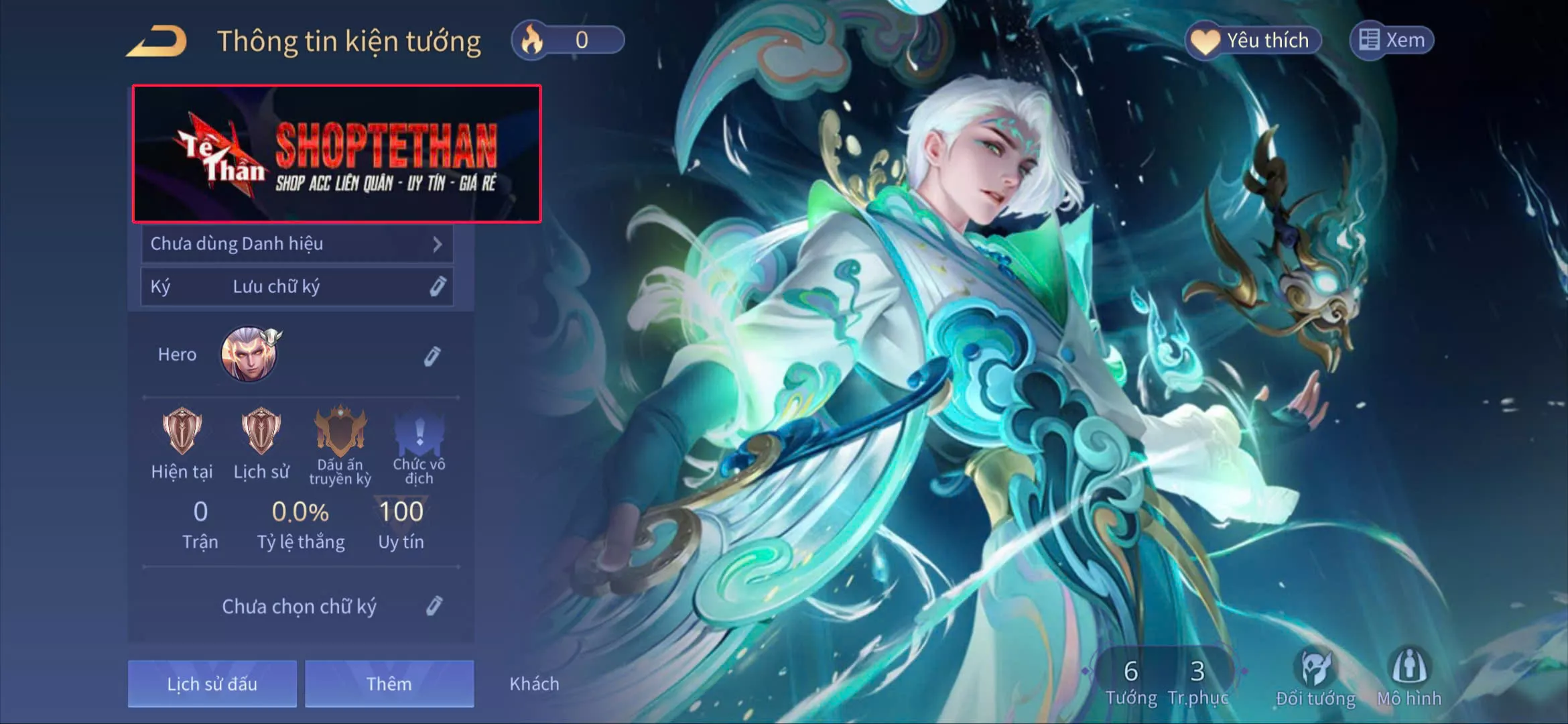The image size is (1568, 724).
Task: Select the Hero avatar portrait
Action: (249, 354)
